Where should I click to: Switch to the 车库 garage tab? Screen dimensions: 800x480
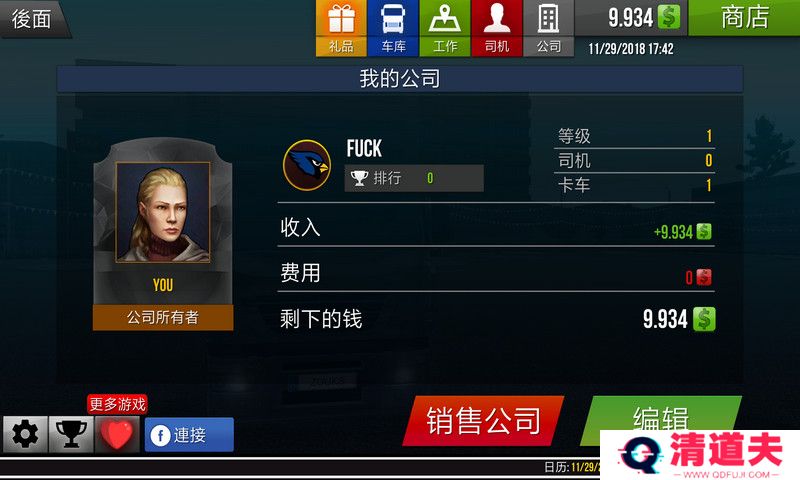coord(393,28)
